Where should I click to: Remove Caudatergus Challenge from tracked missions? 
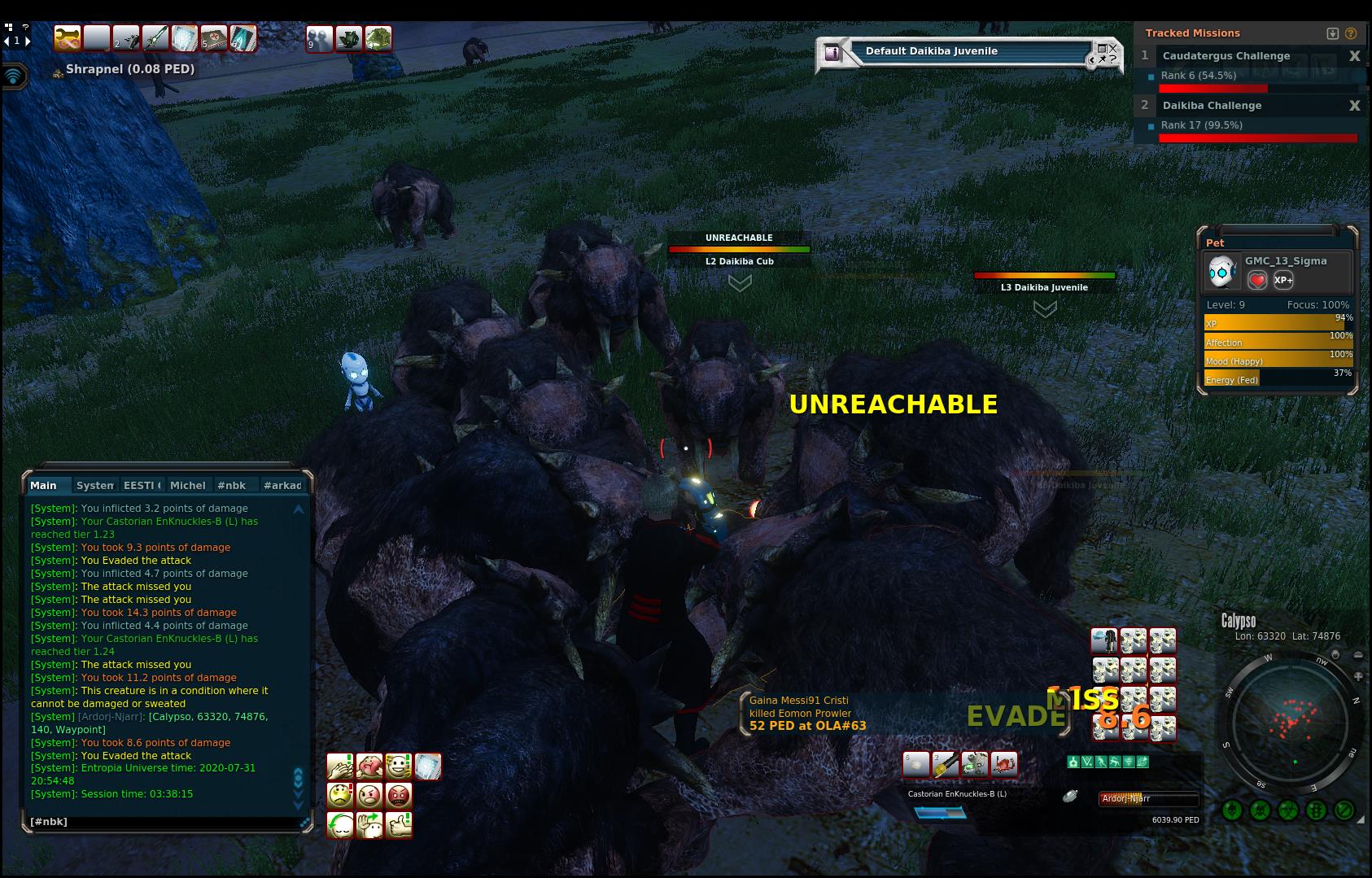point(1354,56)
